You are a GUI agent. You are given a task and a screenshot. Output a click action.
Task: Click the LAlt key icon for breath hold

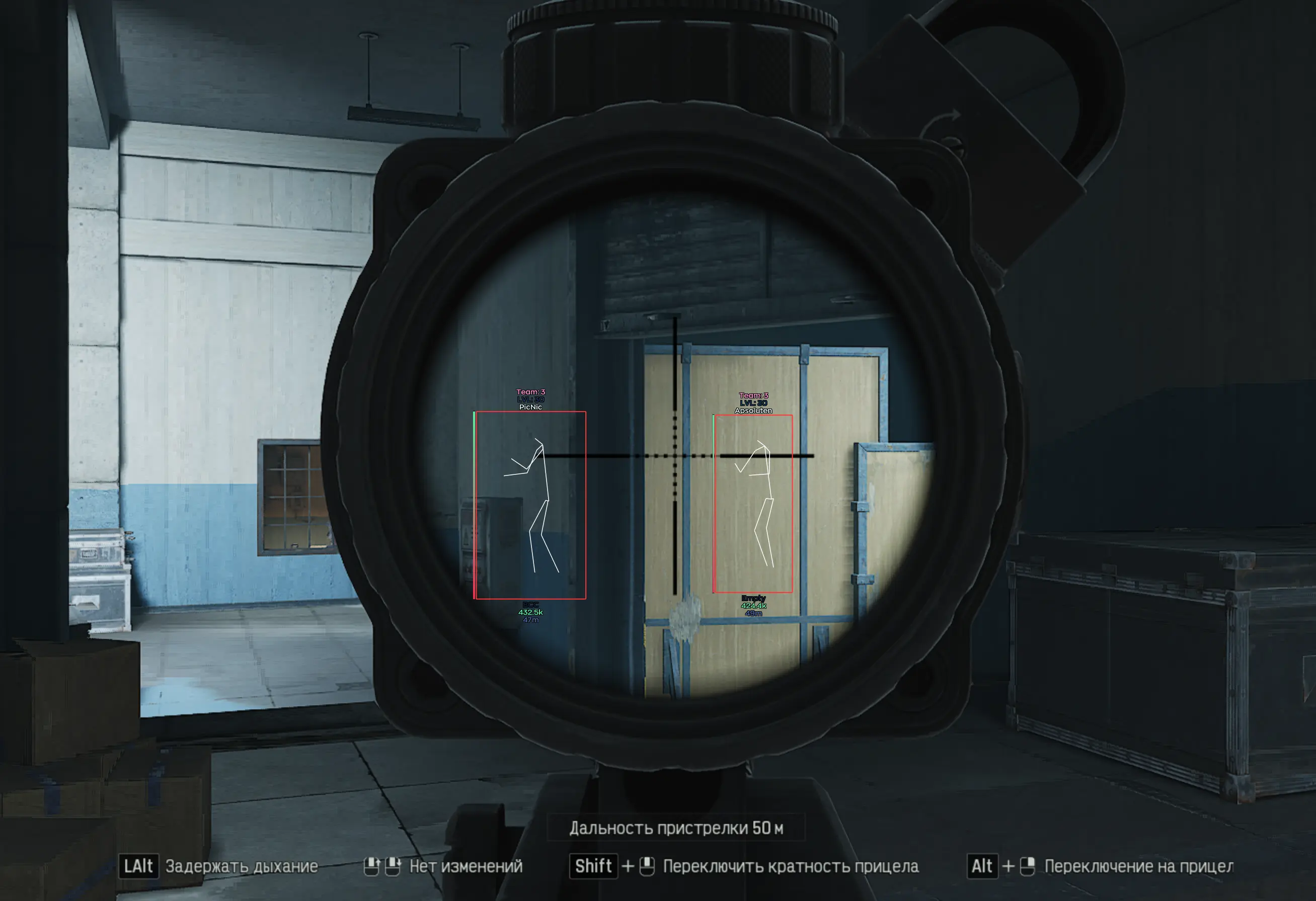[140, 866]
